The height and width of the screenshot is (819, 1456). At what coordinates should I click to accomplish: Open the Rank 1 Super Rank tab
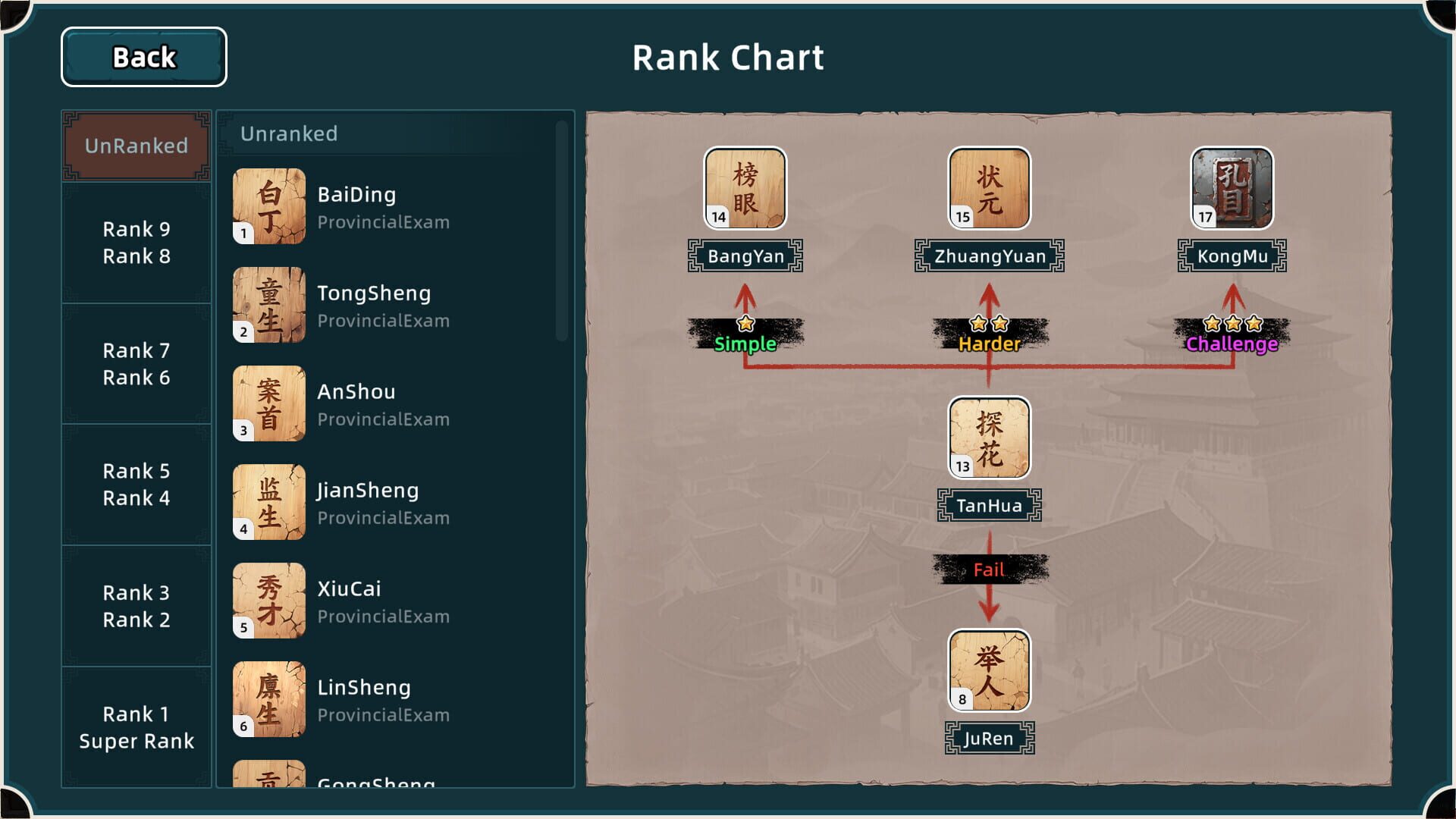coord(136,727)
